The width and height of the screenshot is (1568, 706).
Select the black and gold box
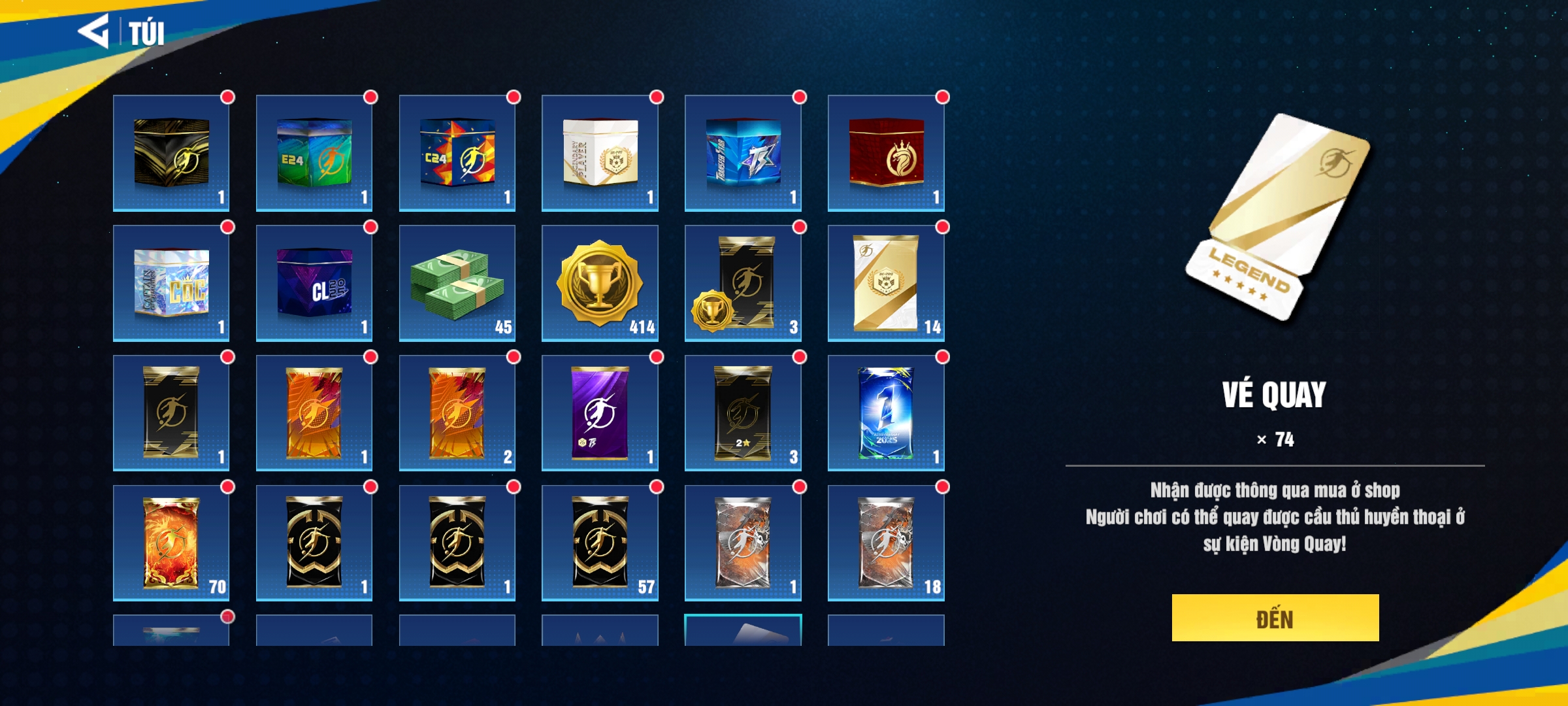[171, 153]
